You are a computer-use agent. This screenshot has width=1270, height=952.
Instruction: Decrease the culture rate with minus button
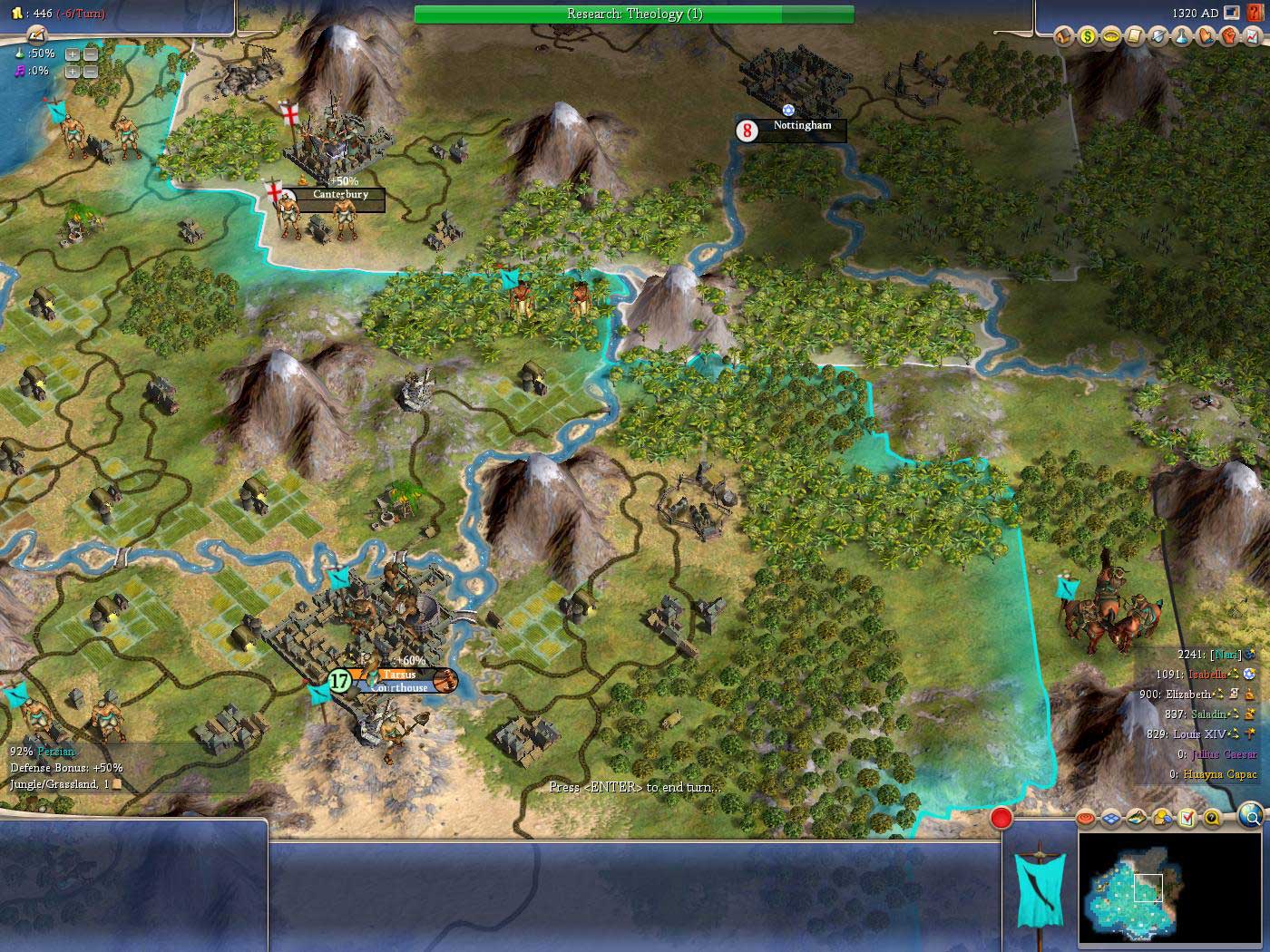tap(90, 71)
